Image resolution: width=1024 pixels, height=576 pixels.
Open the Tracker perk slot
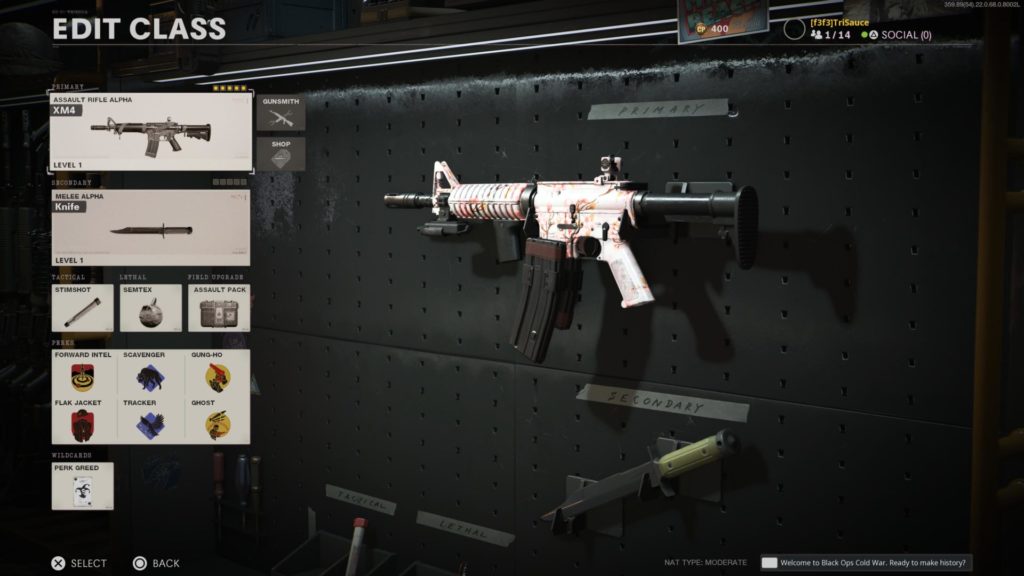[x=150, y=420]
